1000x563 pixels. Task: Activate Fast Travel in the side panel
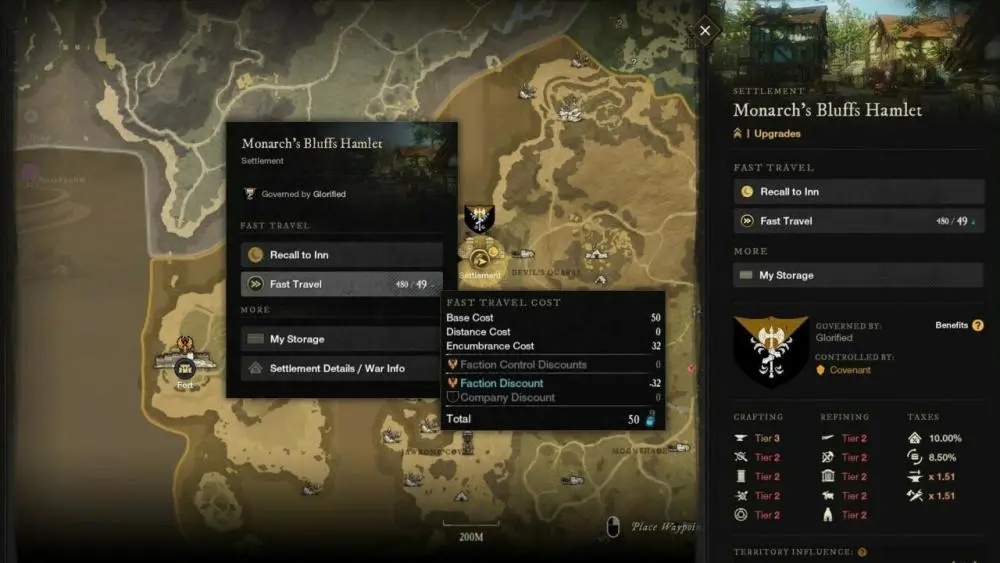[x=858, y=221]
